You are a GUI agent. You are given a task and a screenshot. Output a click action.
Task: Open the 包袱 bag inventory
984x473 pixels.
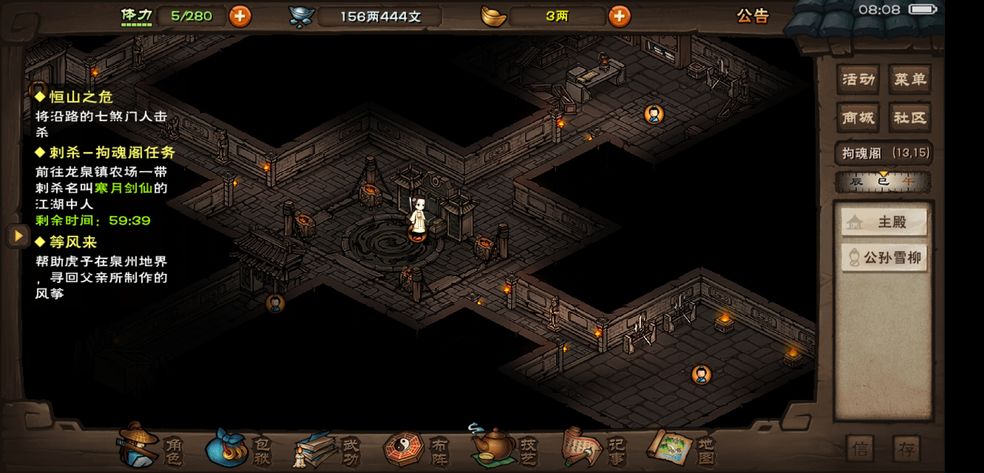point(240,447)
